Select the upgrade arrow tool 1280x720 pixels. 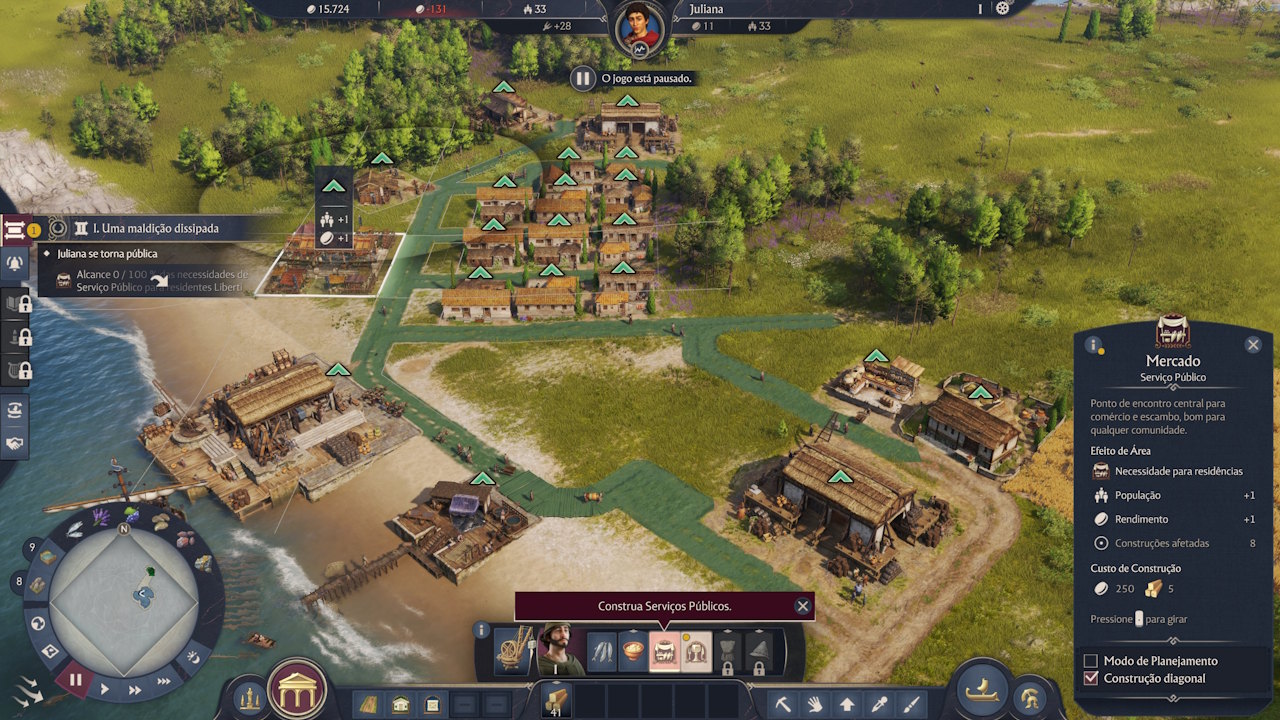click(848, 702)
